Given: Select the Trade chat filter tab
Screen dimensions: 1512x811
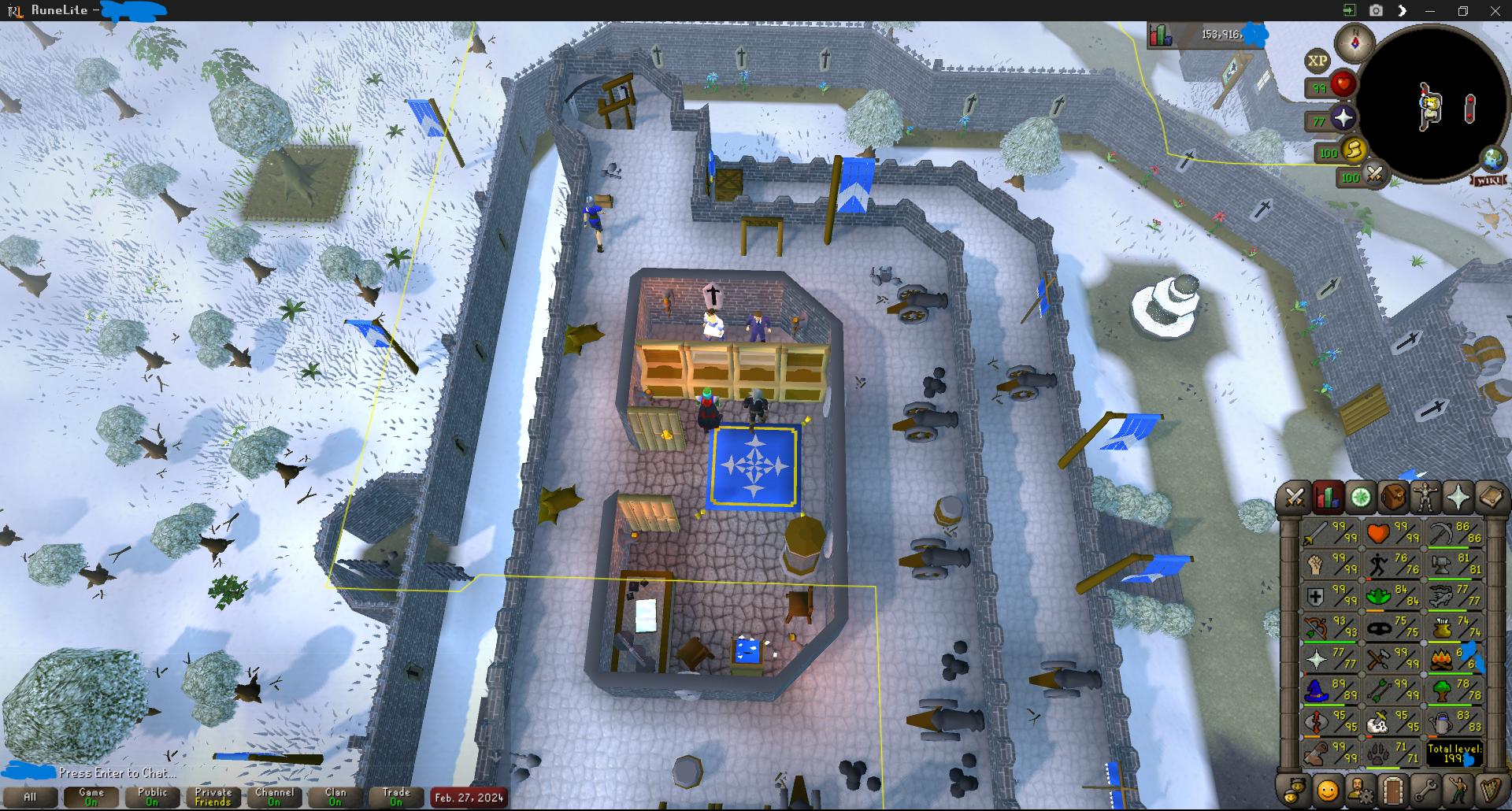Looking at the screenshot, I should [396, 797].
